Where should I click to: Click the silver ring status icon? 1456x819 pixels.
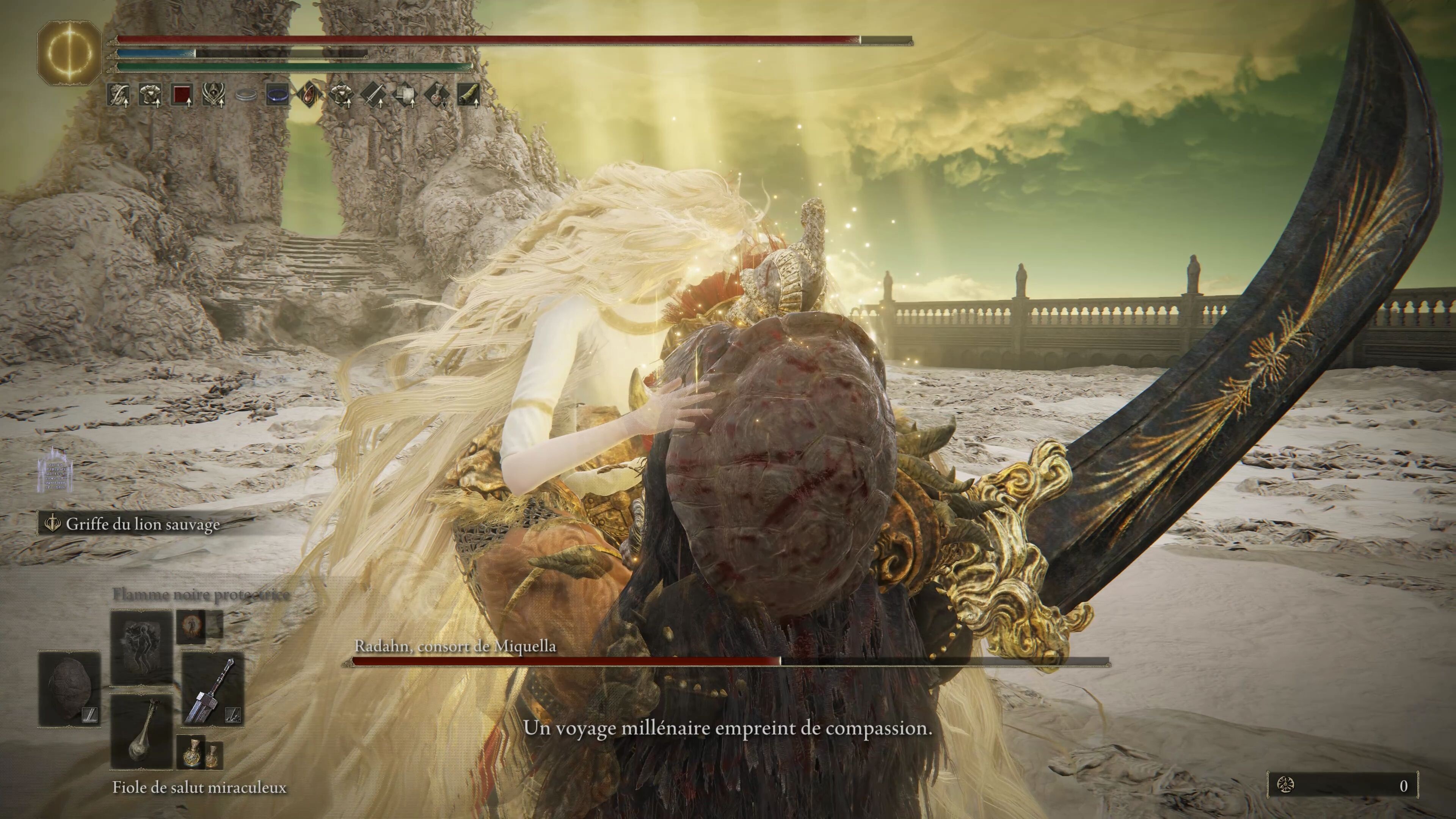coord(246,96)
